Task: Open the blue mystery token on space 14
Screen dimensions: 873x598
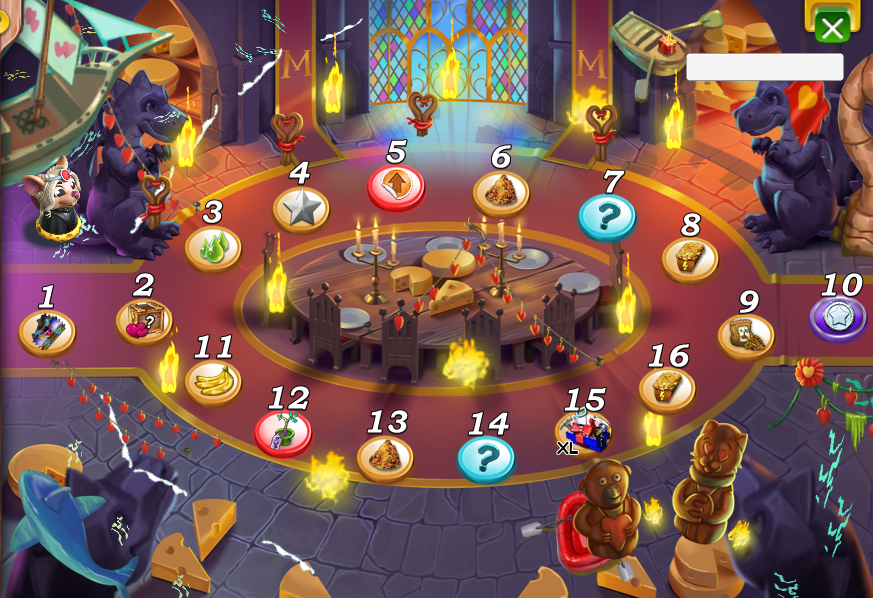Action: coord(486,458)
